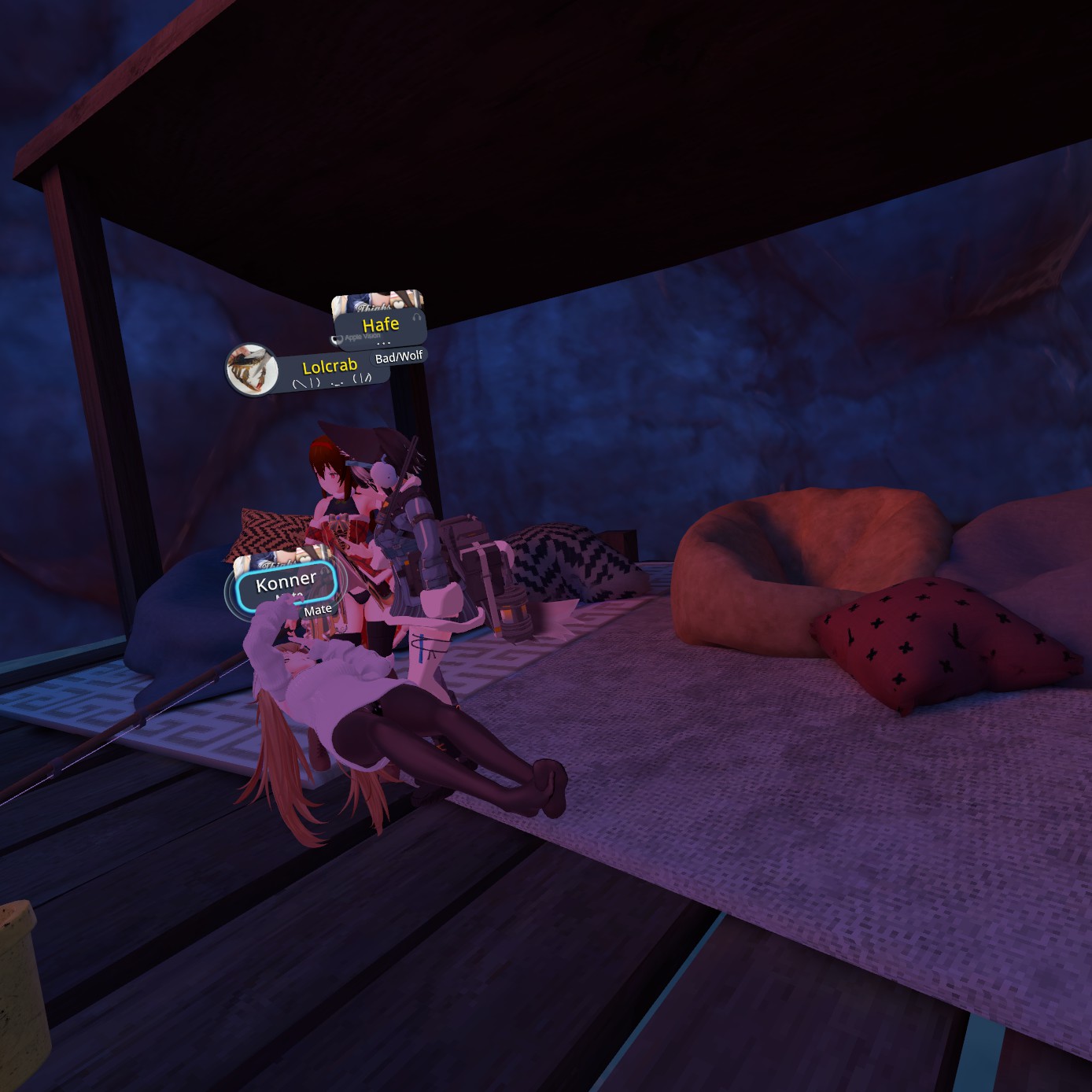
Task: Select the Lolcrab player nameplate
Action: [330, 368]
